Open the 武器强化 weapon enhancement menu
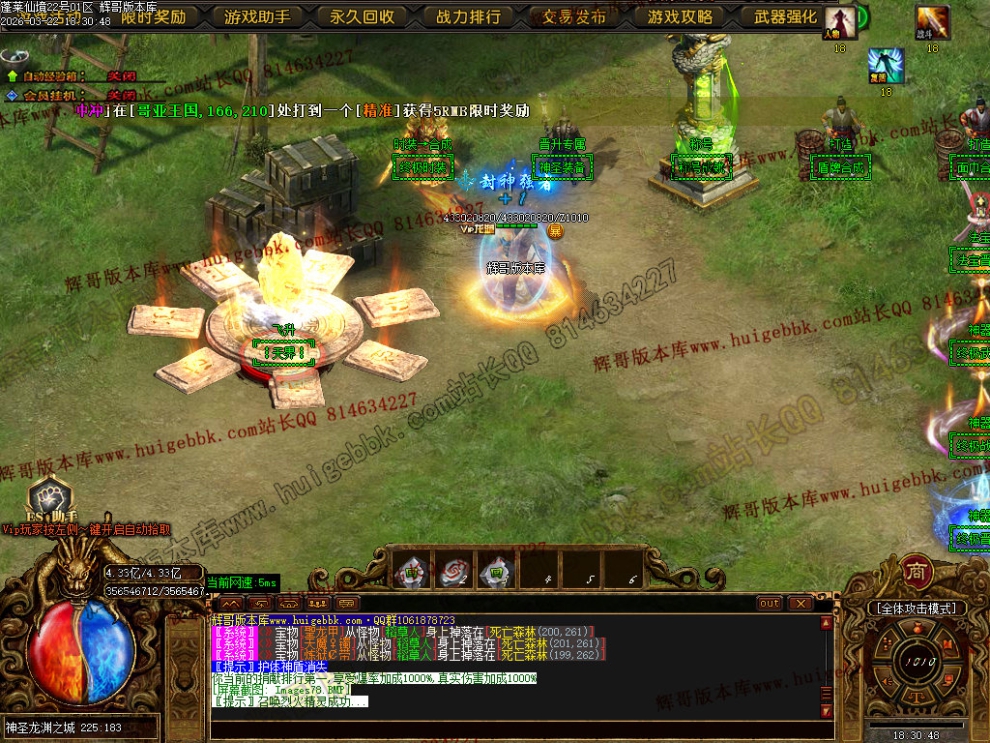The image size is (990, 743). point(785,16)
